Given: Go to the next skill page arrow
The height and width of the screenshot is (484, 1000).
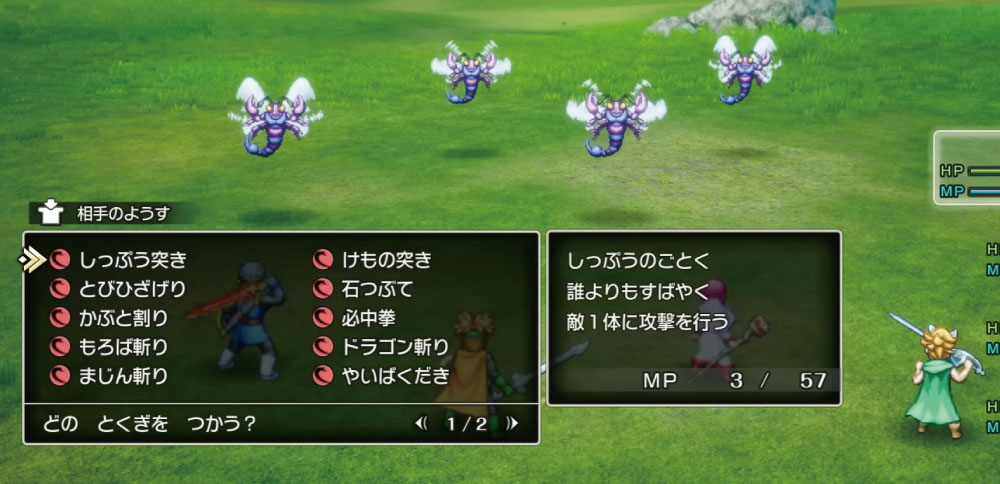Looking at the screenshot, I should 512,423.
